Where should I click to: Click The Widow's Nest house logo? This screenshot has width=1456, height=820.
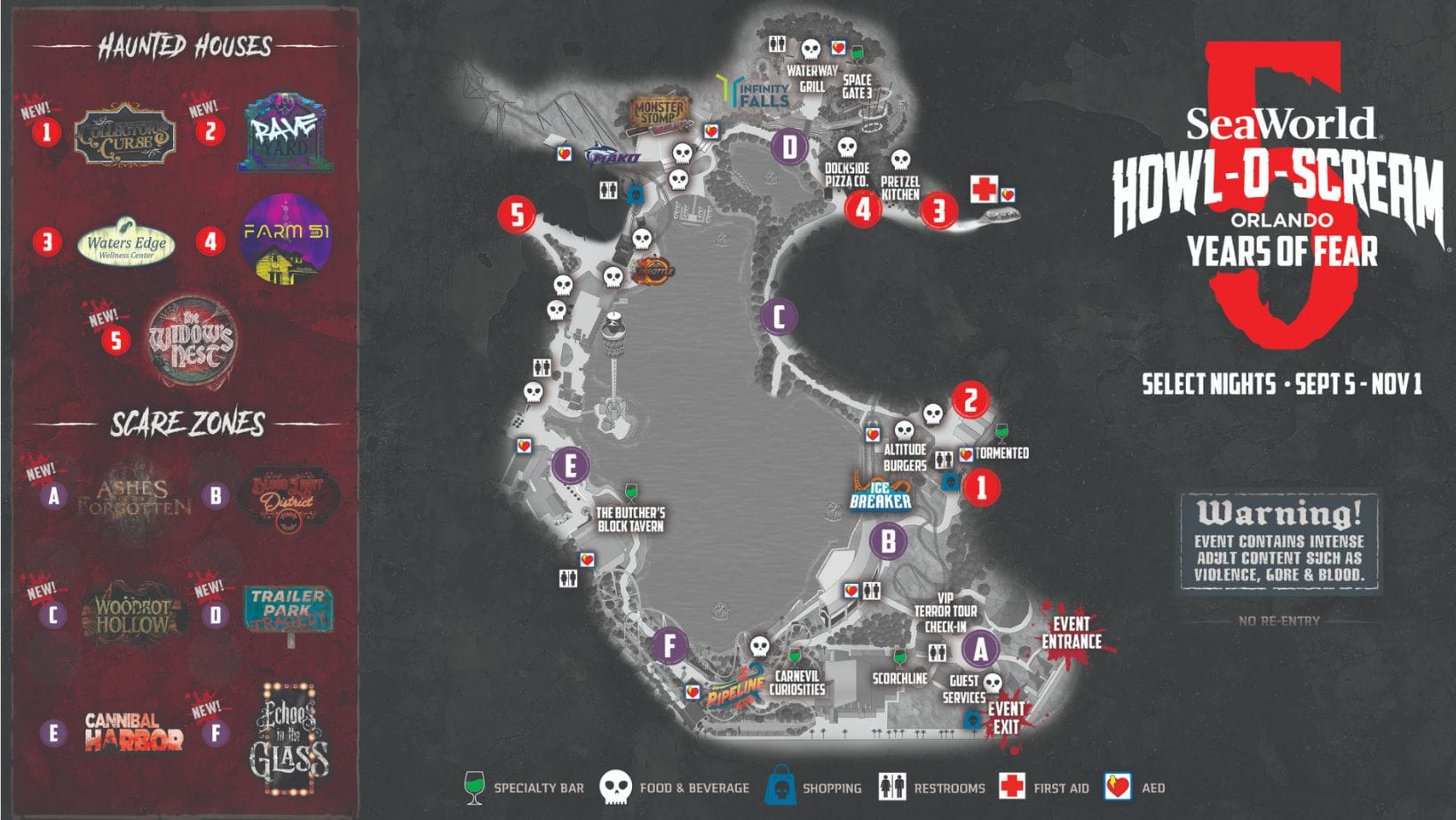191,340
